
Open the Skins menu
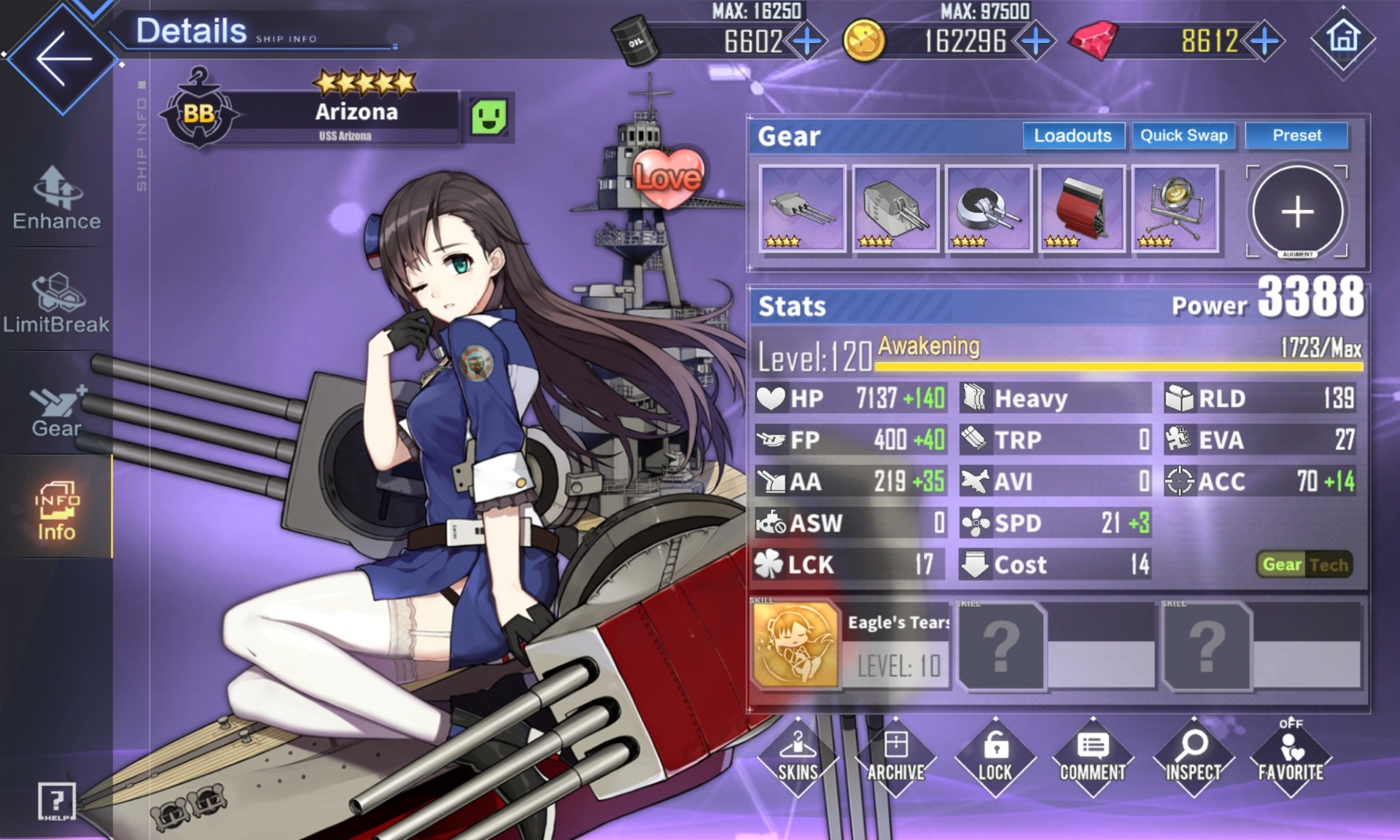798,757
